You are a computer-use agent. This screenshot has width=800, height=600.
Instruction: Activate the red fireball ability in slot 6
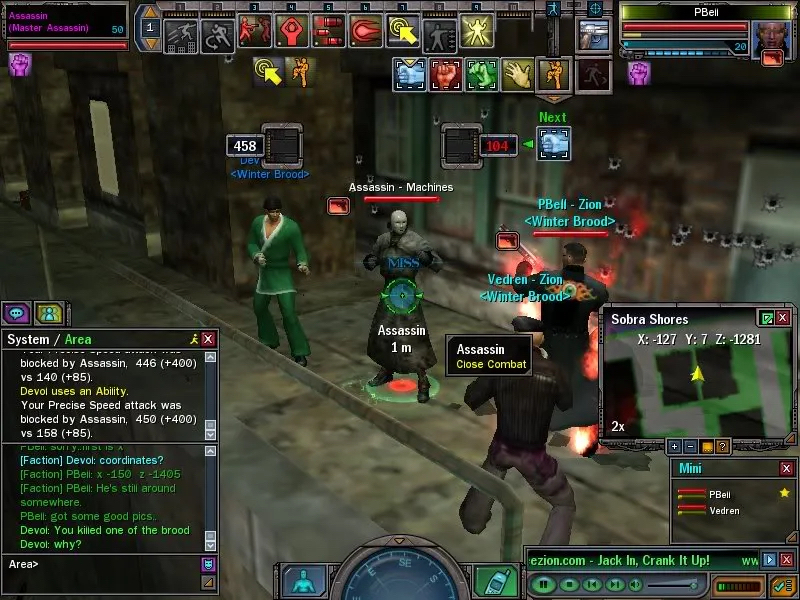pyautogui.click(x=368, y=33)
